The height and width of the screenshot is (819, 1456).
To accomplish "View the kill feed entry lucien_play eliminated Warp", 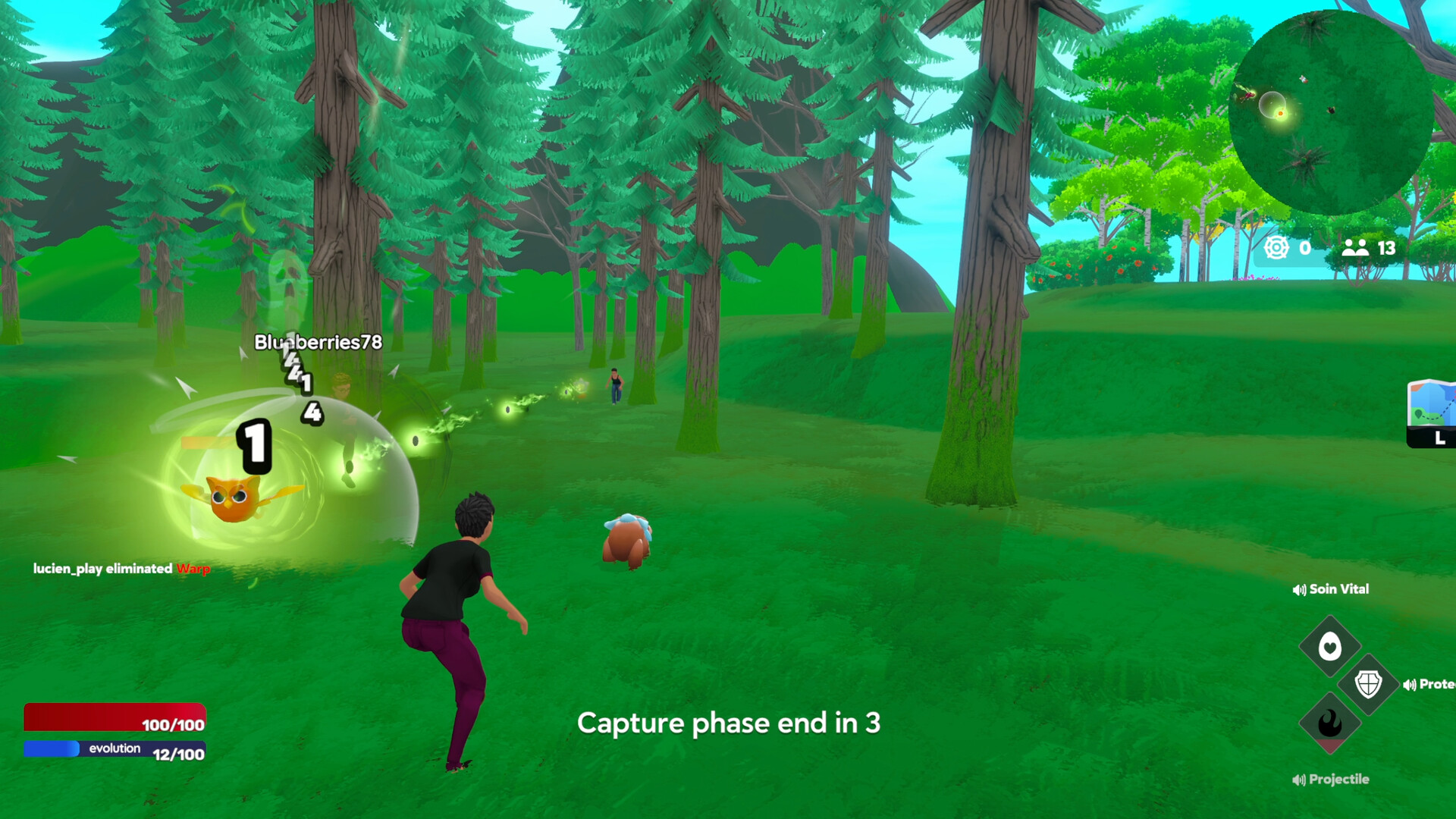I will 121,568.
